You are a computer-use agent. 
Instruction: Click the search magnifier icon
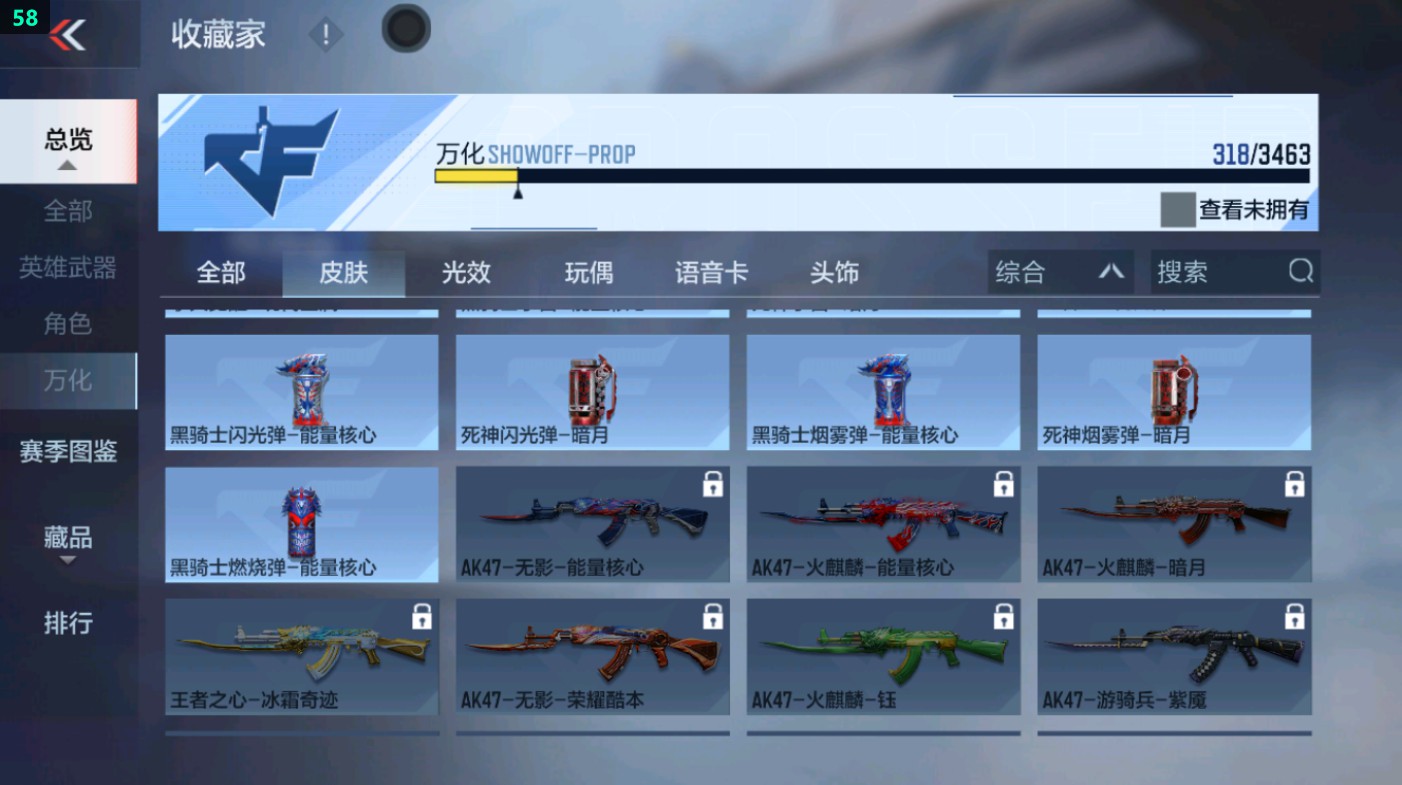(1298, 271)
